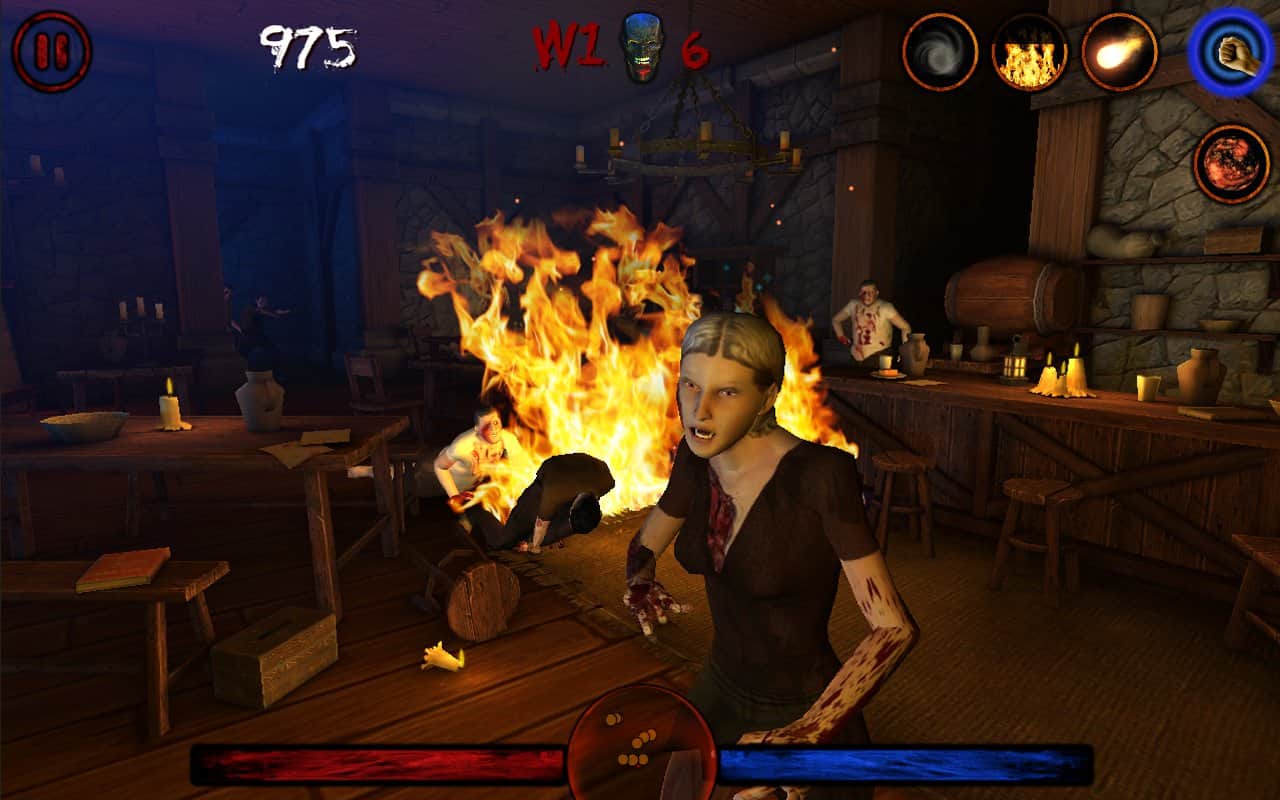Activate the wall of fire spell
The width and height of the screenshot is (1280, 800).
1029,52
